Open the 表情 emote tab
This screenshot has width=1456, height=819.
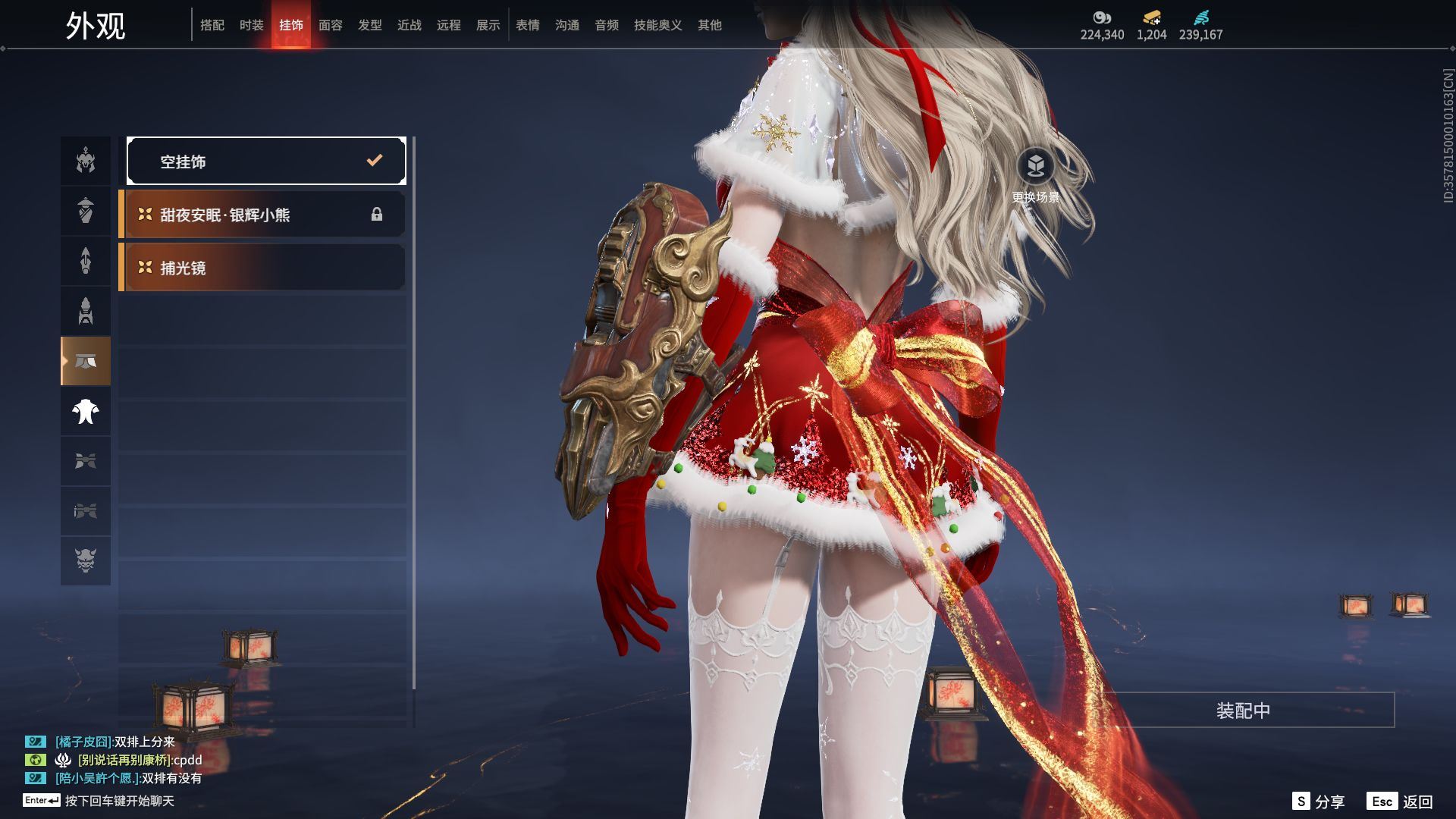click(528, 25)
